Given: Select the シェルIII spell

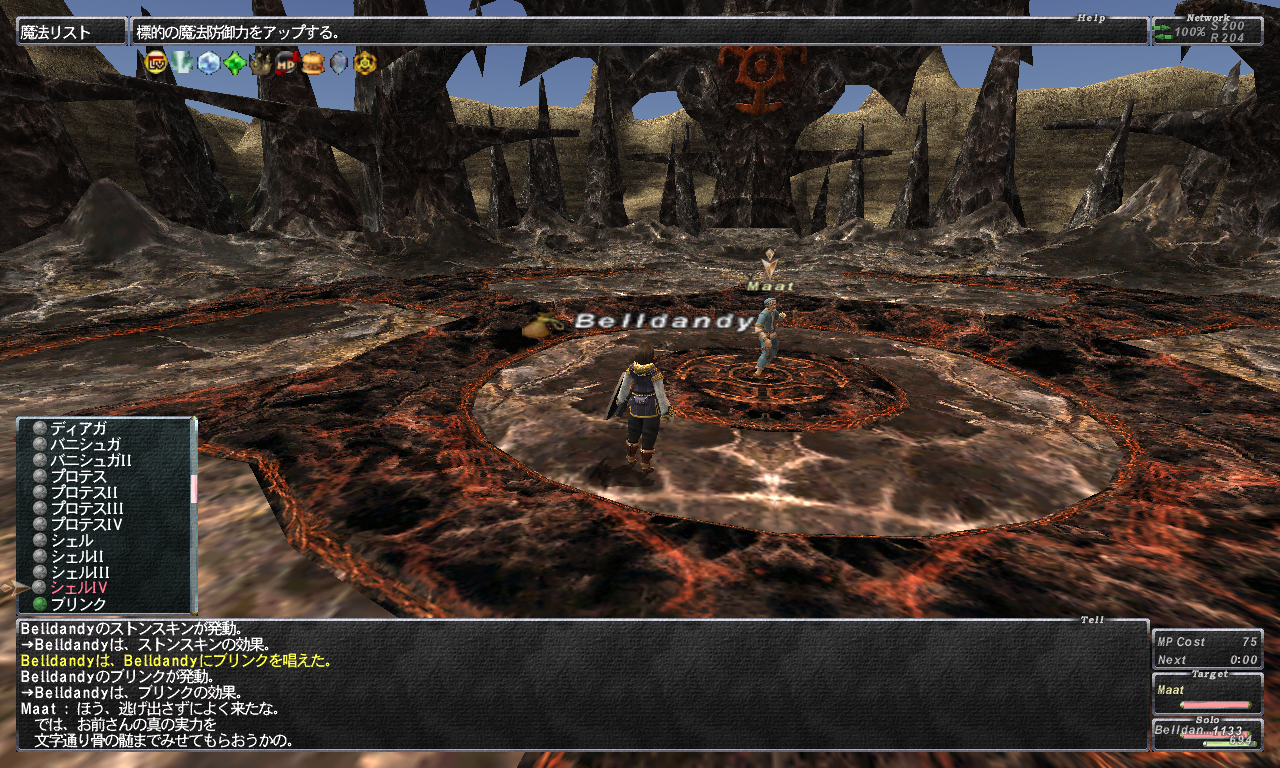Looking at the screenshot, I should point(80,572).
